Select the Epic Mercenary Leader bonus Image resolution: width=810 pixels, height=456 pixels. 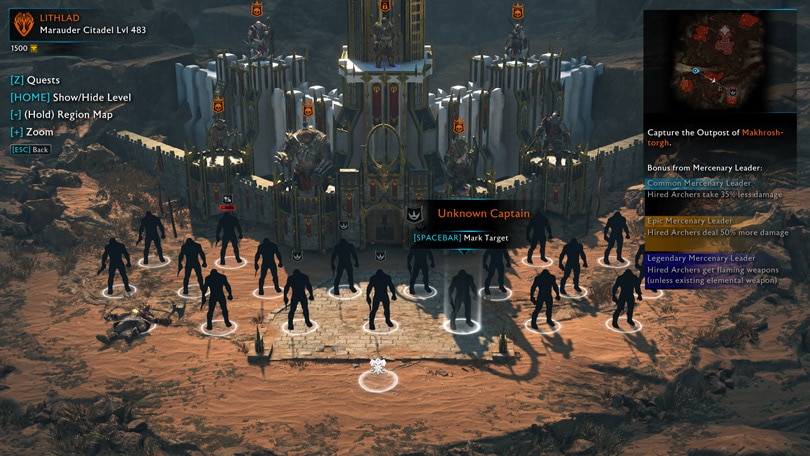point(718,226)
